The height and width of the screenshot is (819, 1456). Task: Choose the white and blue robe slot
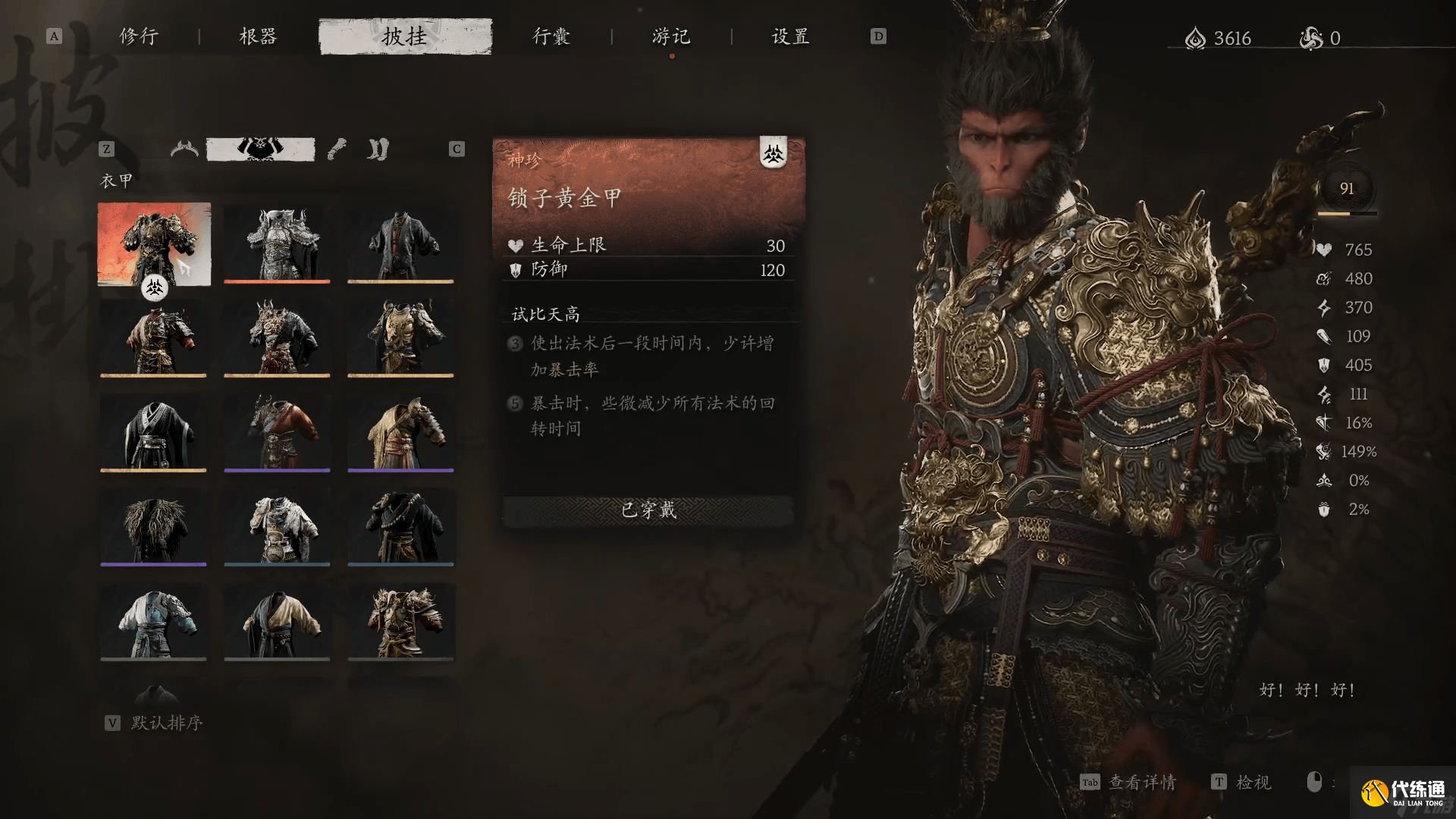[154, 622]
